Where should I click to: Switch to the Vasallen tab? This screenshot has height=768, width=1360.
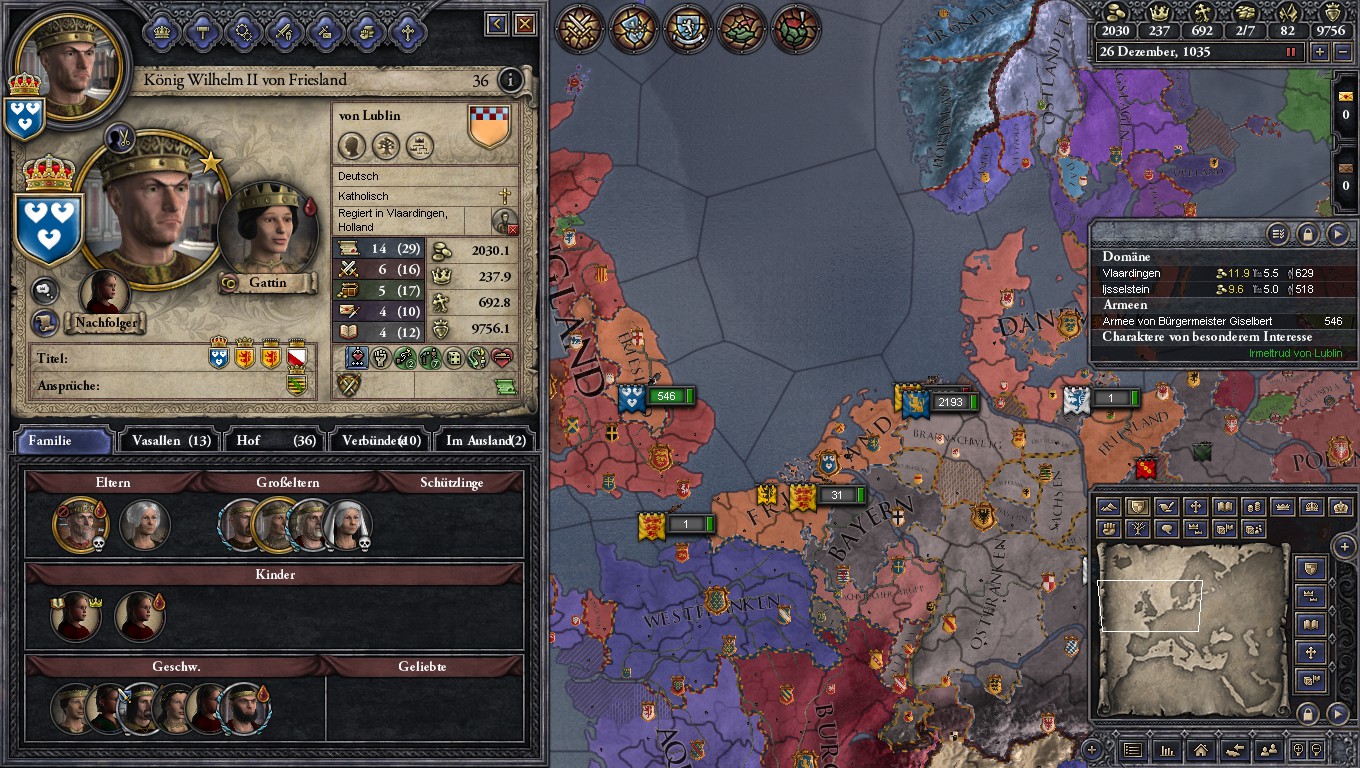[170, 440]
